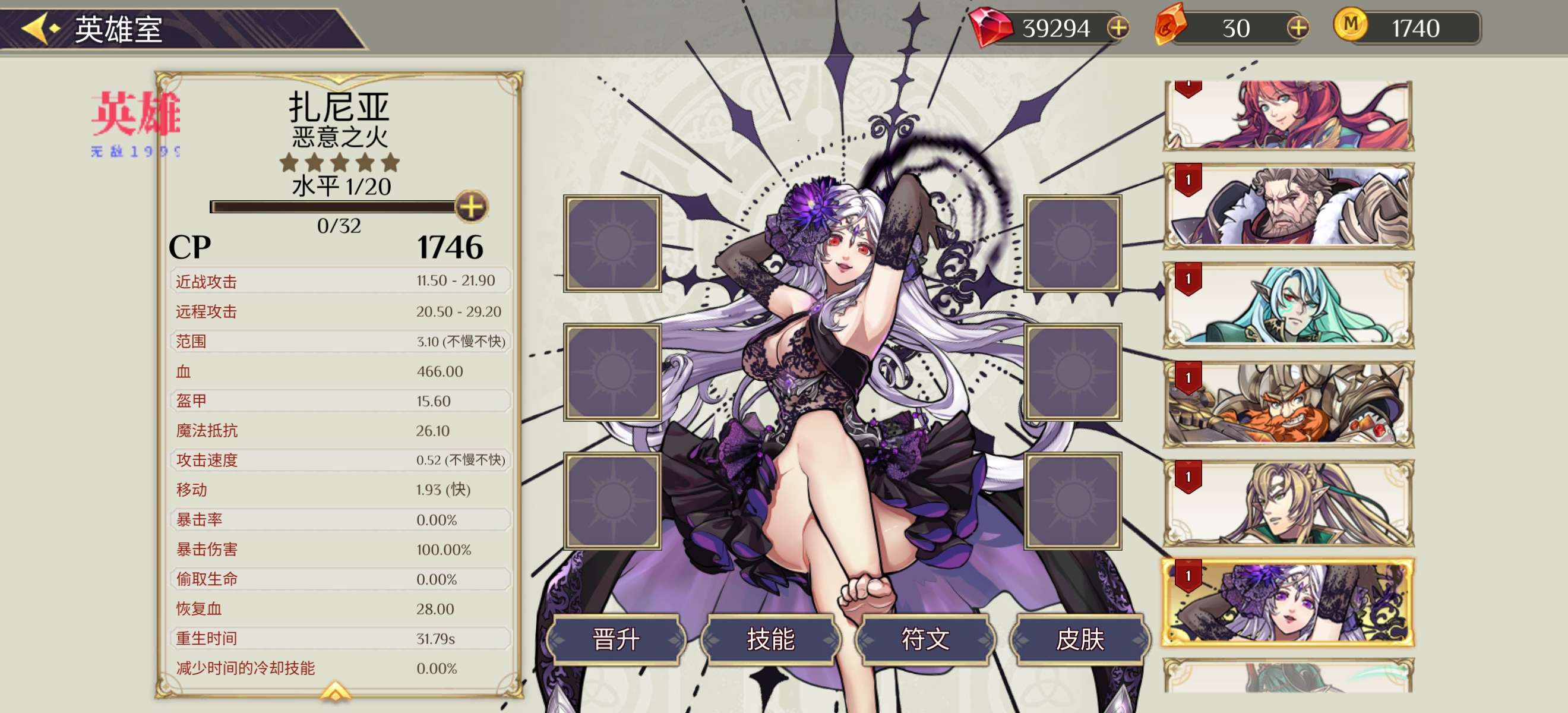The height and width of the screenshot is (713, 1568).
Task: Go back from the 英雄室 screen
Action: (x=40, y=28)
